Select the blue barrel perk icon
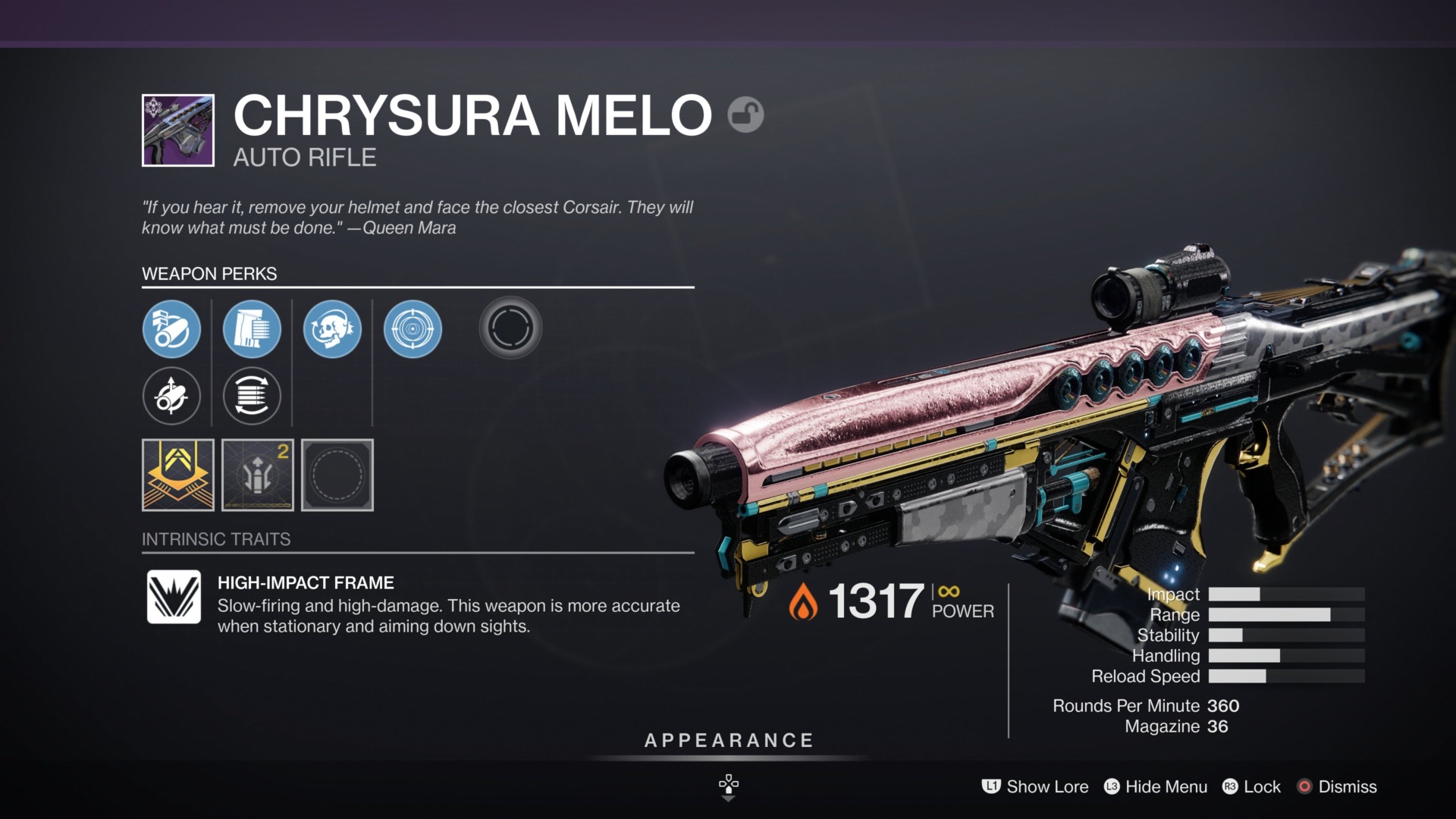The image size is (1456, 819). [172, 329]
